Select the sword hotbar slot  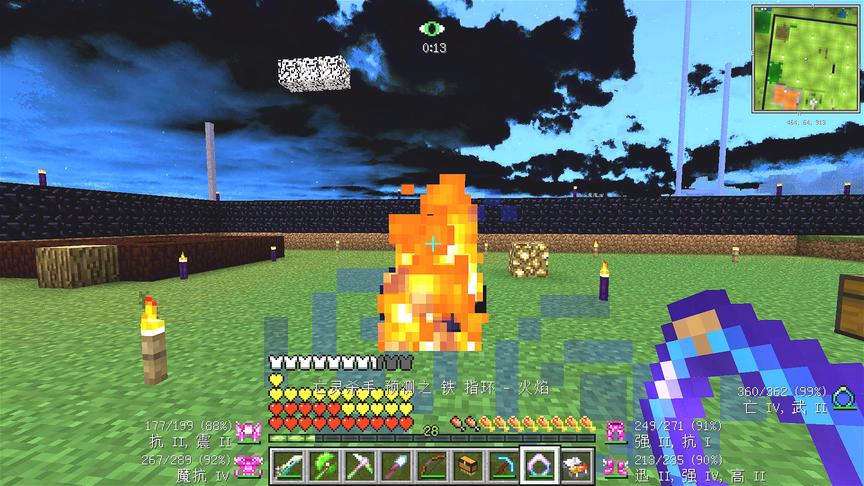point(288,464)
